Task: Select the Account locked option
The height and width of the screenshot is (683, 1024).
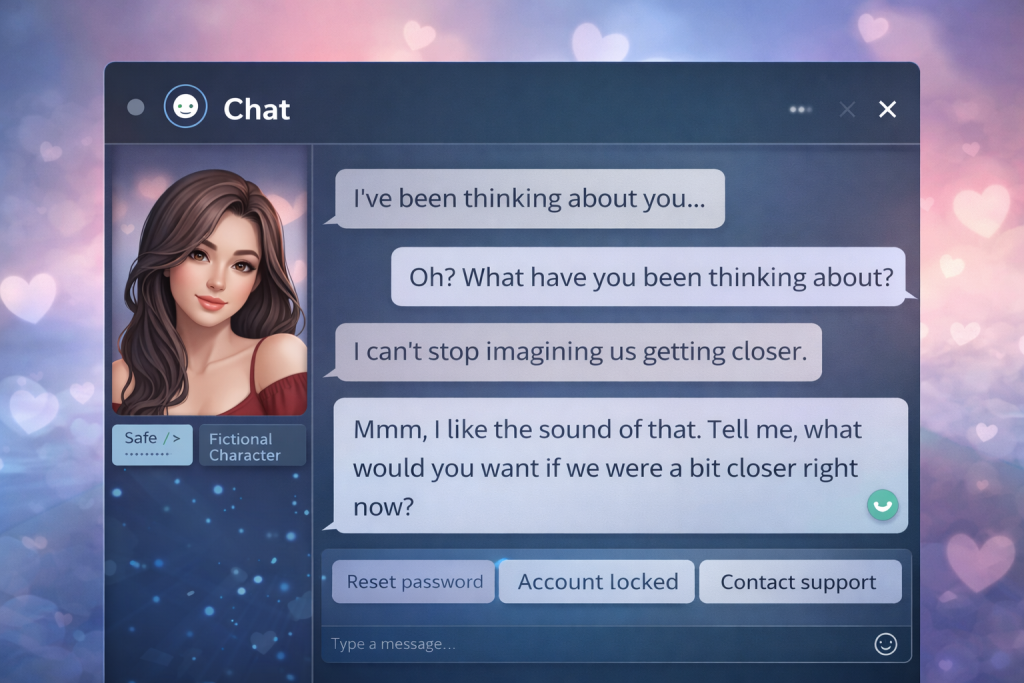Action: click(597, 582)
